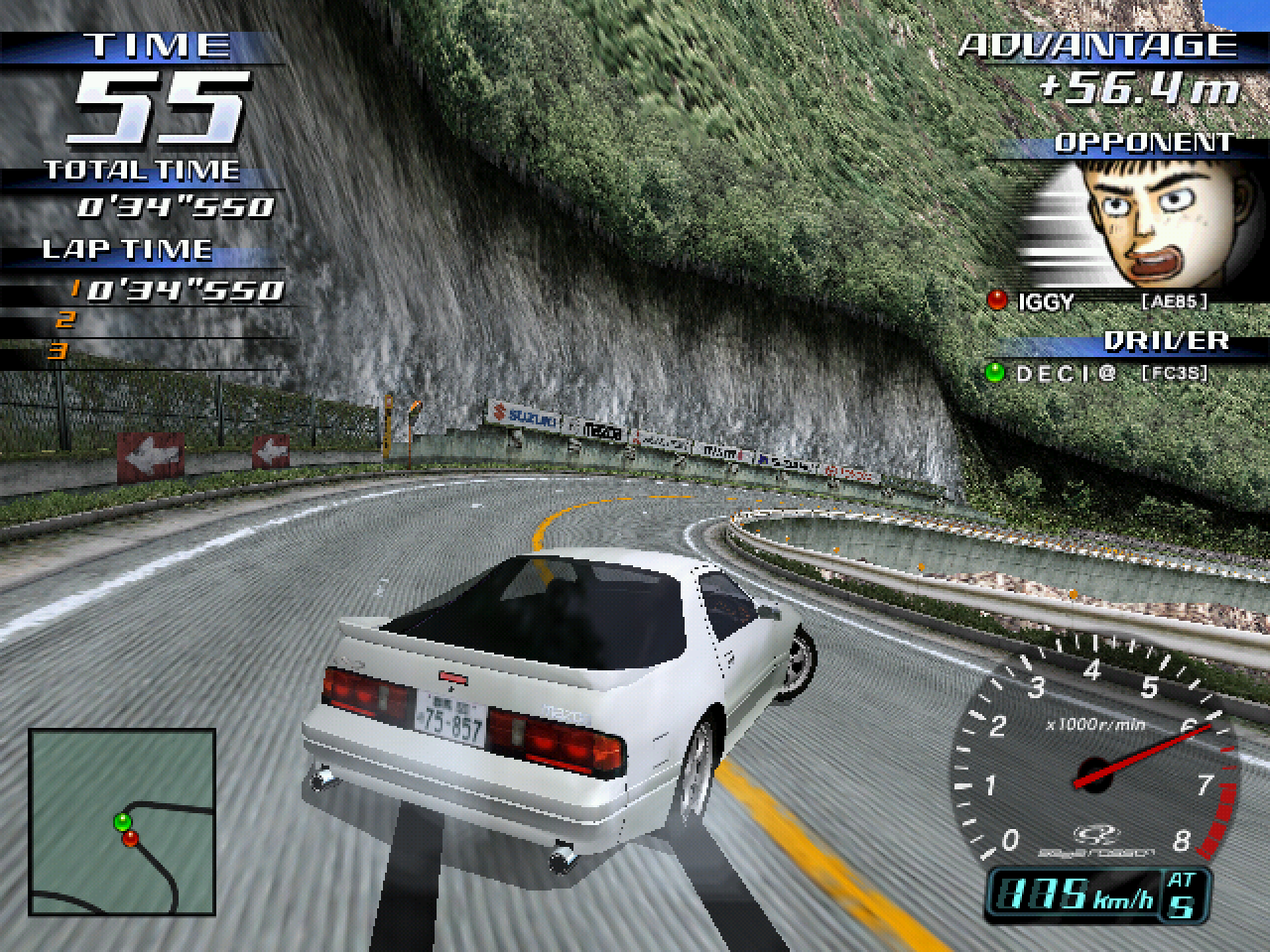Click the course minimap
The image size is (1270, 952).
[x=122, y=823]
